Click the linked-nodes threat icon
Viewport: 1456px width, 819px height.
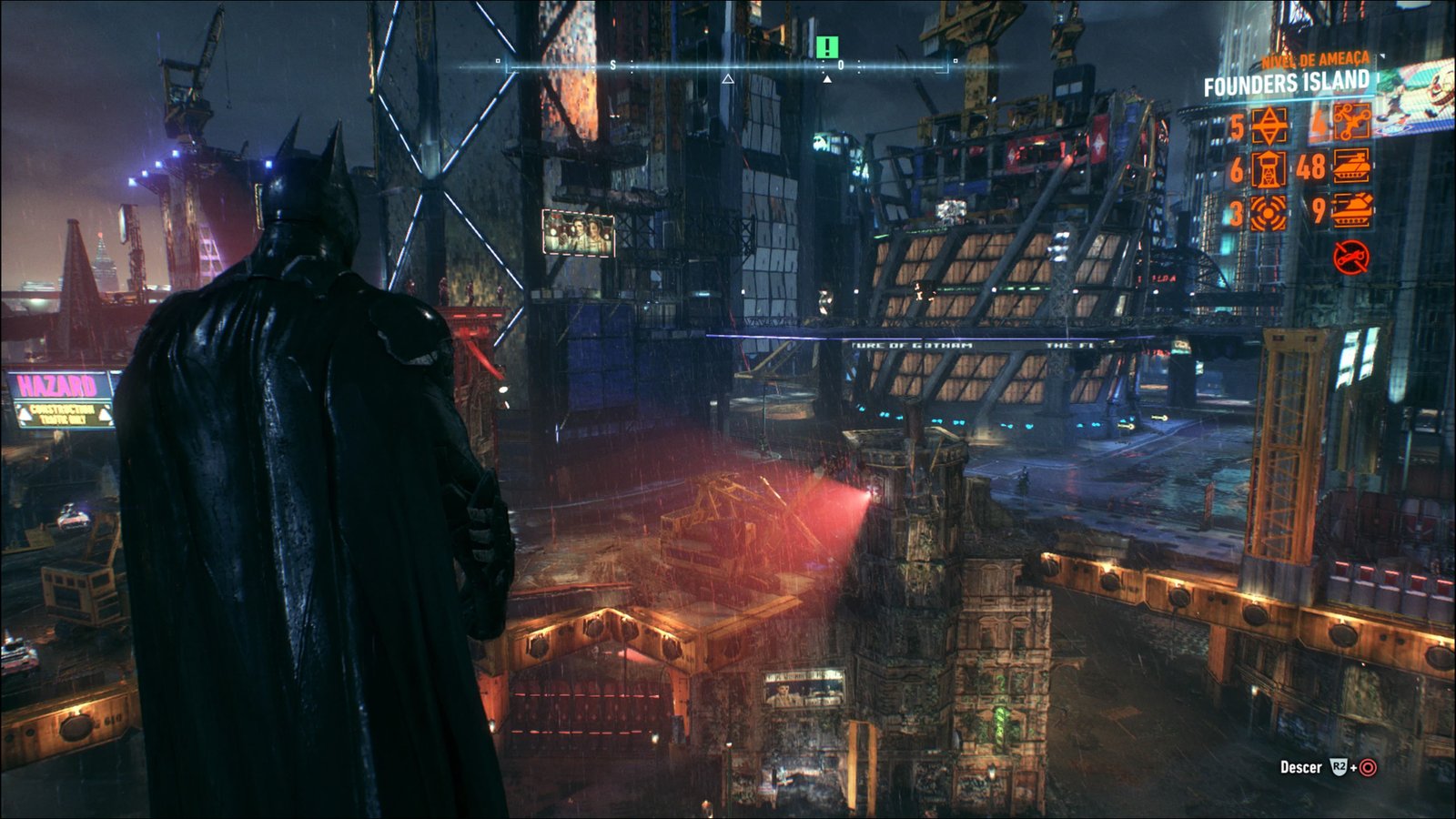(1351, 124)
